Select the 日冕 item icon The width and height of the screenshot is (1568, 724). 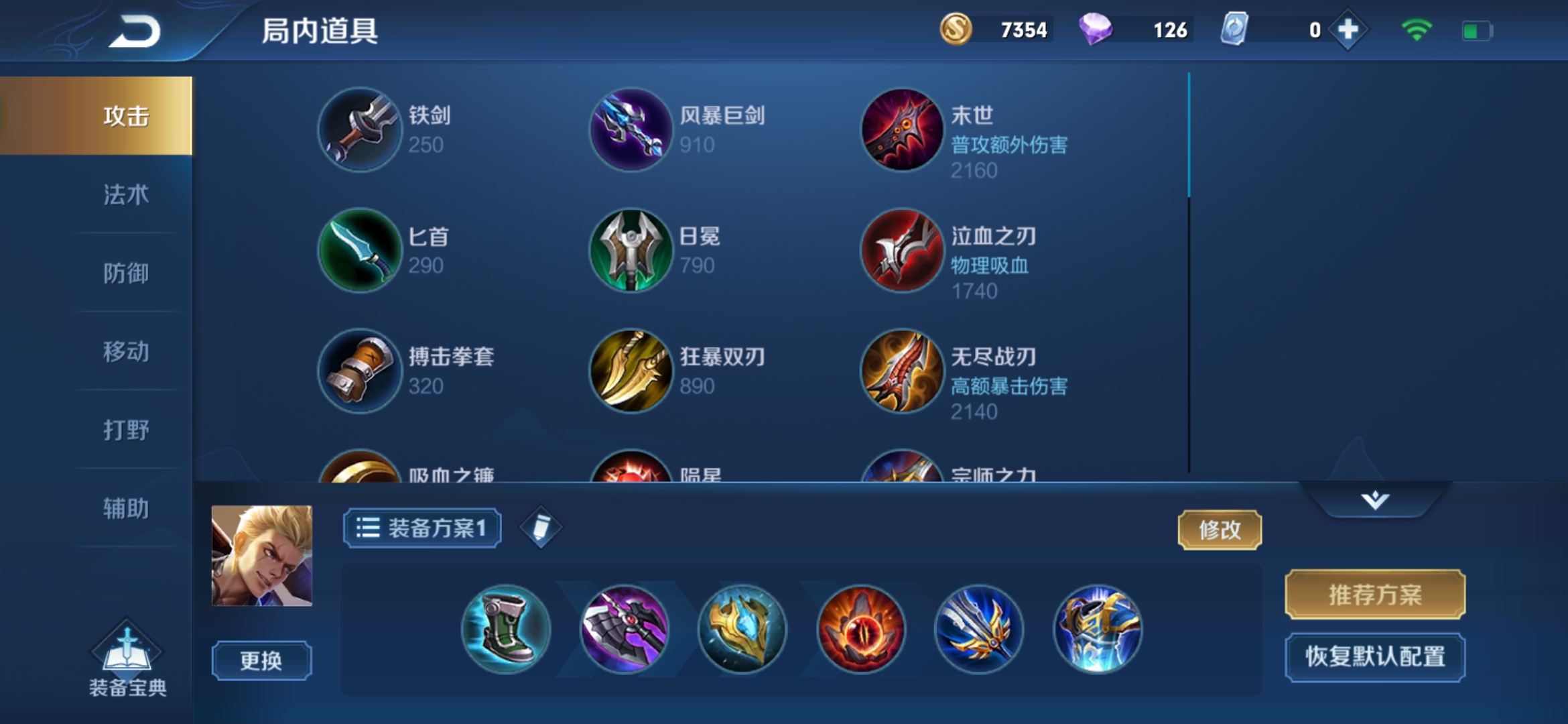(630, 251)
